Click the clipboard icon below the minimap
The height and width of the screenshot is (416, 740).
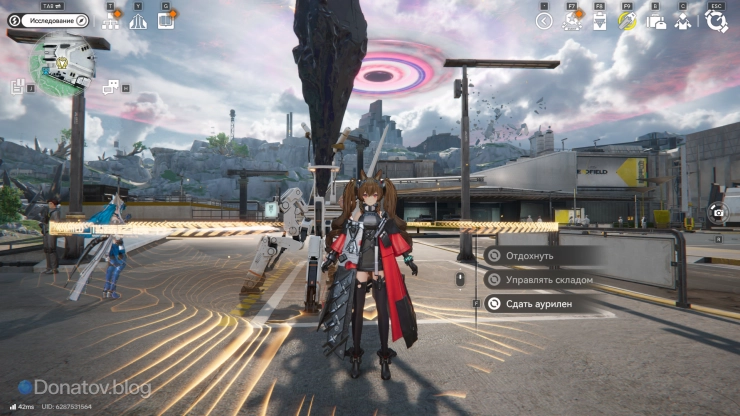click(18, 87)
